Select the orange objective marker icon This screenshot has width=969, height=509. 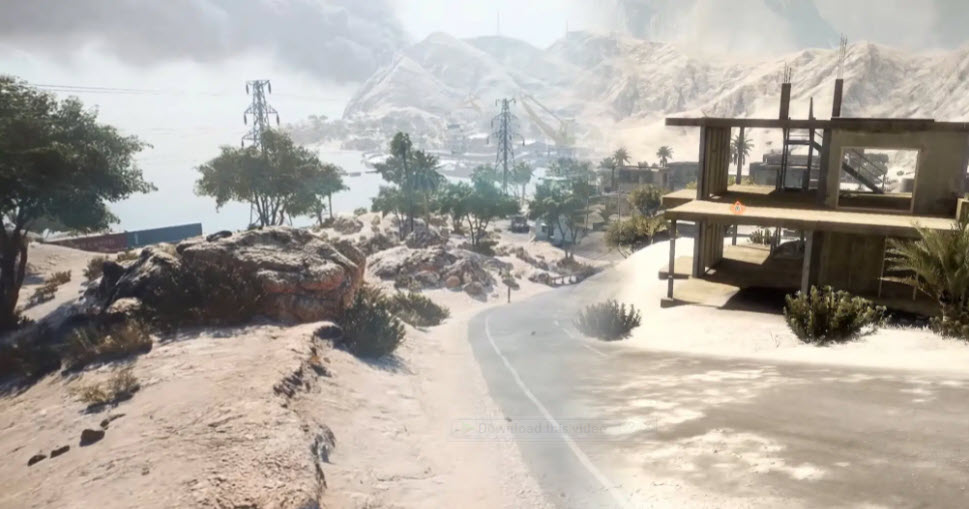pos(738,208)
